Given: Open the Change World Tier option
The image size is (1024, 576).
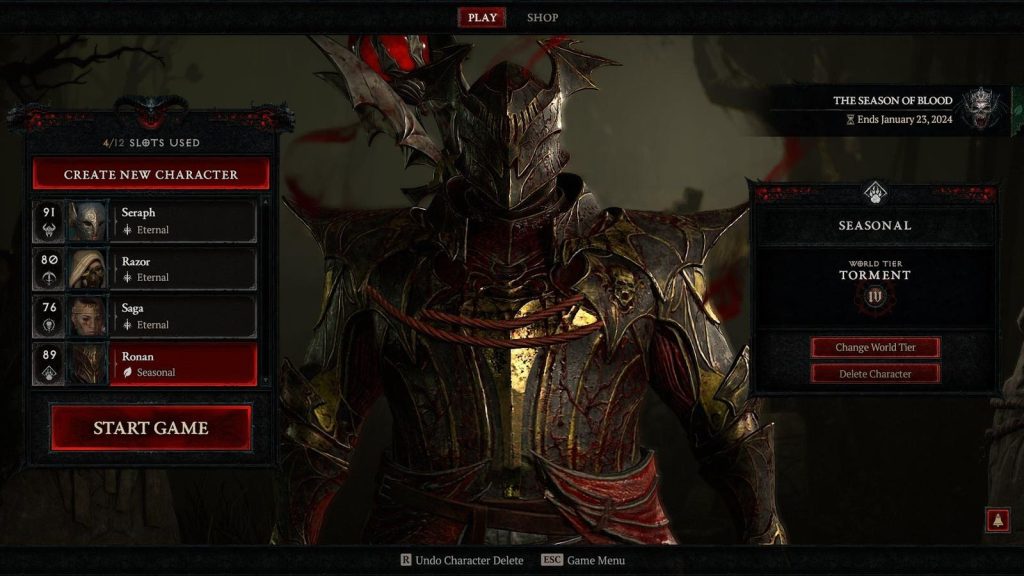Looking at the screenshot, I should tap(875, 347).
